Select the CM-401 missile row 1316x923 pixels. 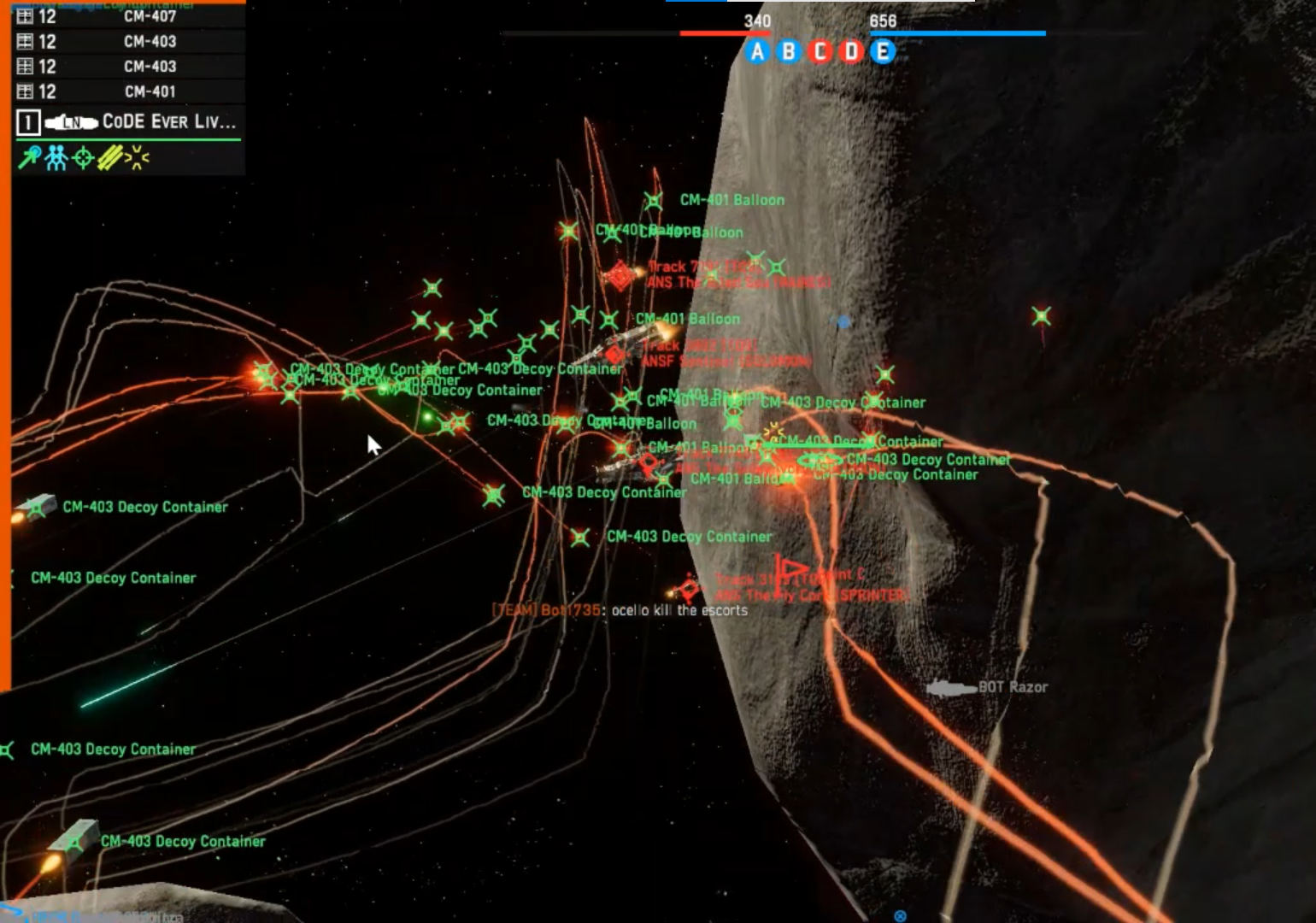click(x=128, y=91)
